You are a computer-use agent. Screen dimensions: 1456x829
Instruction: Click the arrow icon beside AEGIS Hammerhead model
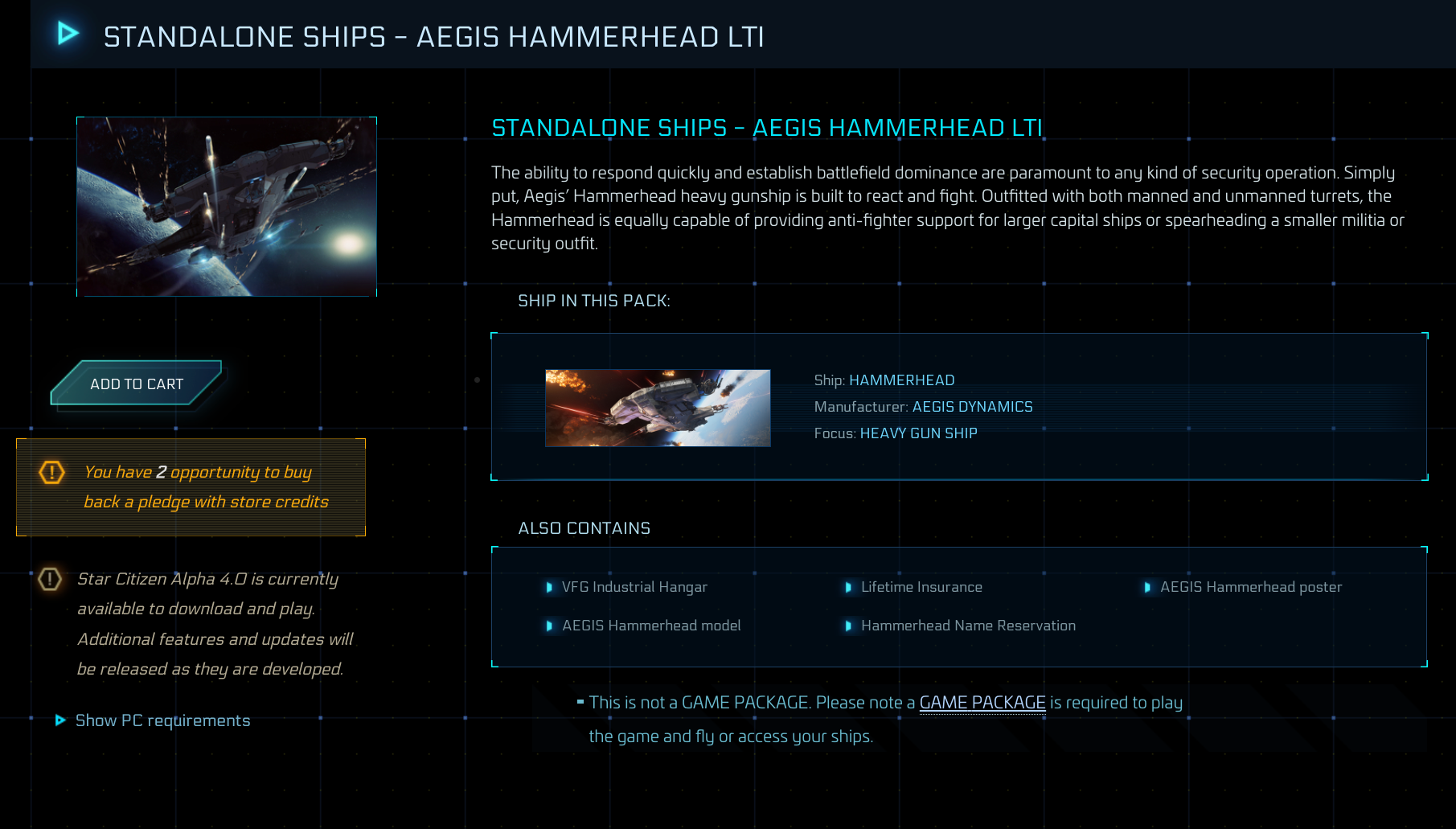click(x=550, y=626)
